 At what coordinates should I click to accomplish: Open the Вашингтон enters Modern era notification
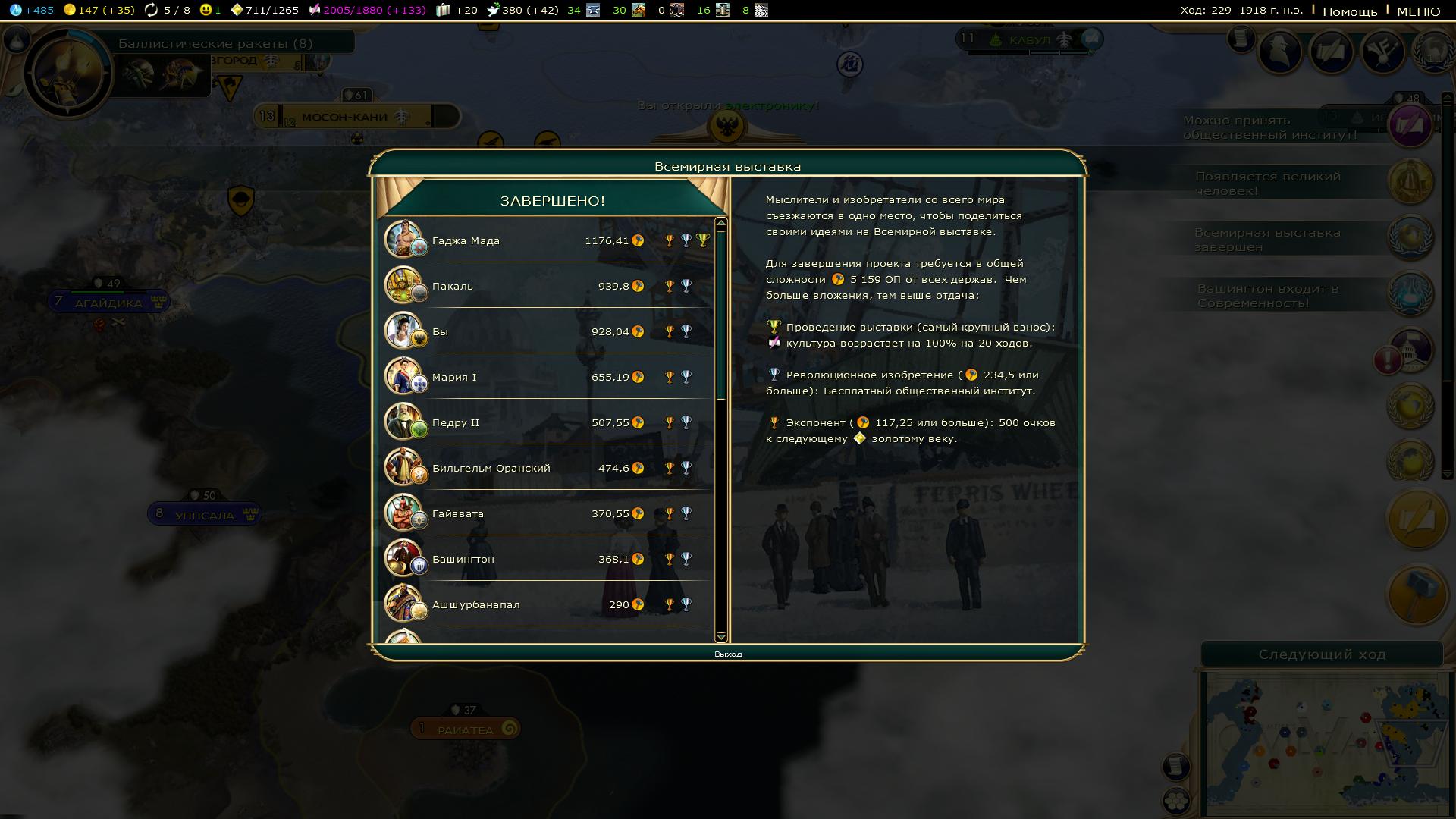[x=1410, y=294]
